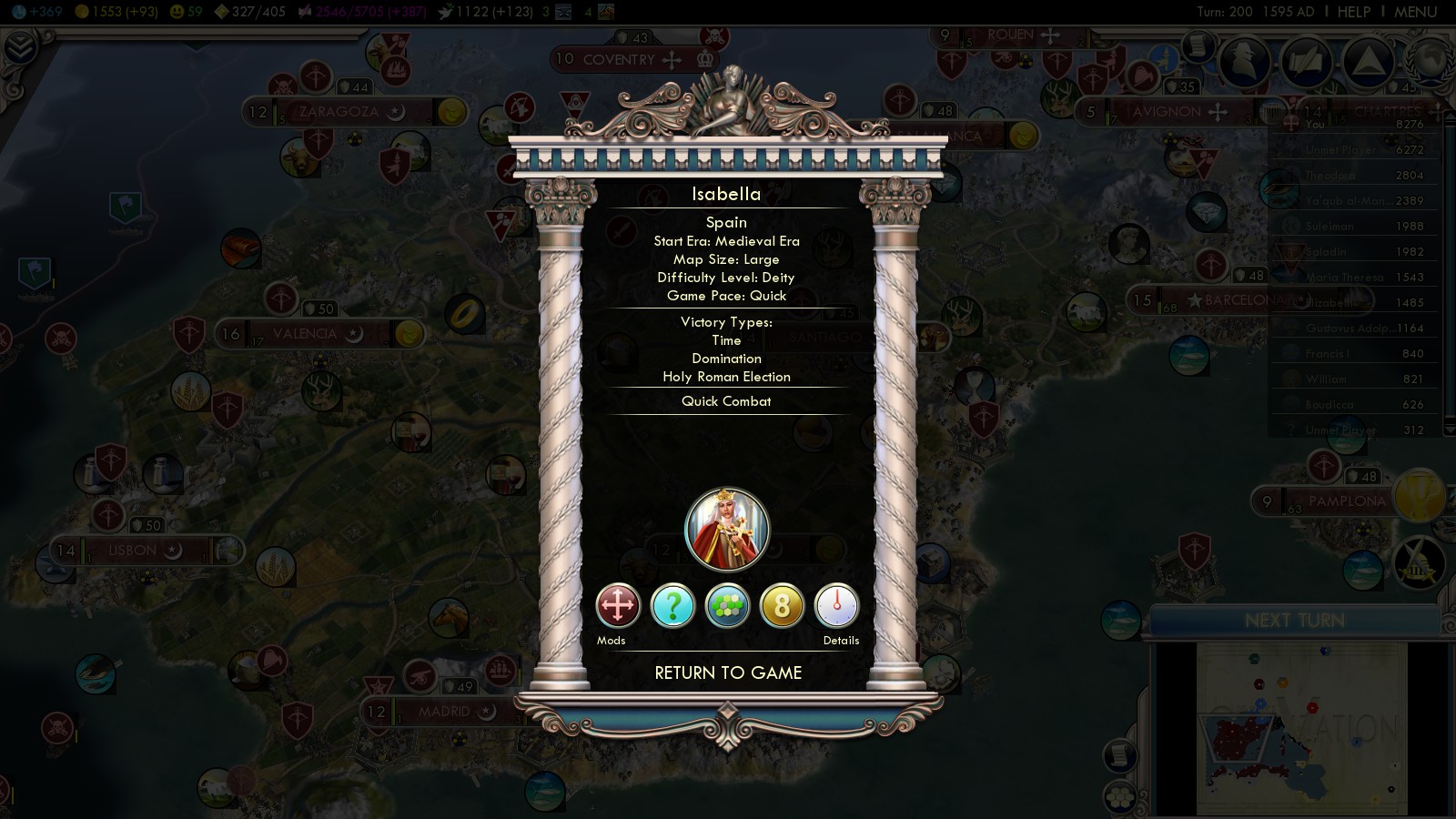This screenshot has width=1456, height=819.
Task: End turn with NEXT TURN button
Action: click(x=1294, y=621)
